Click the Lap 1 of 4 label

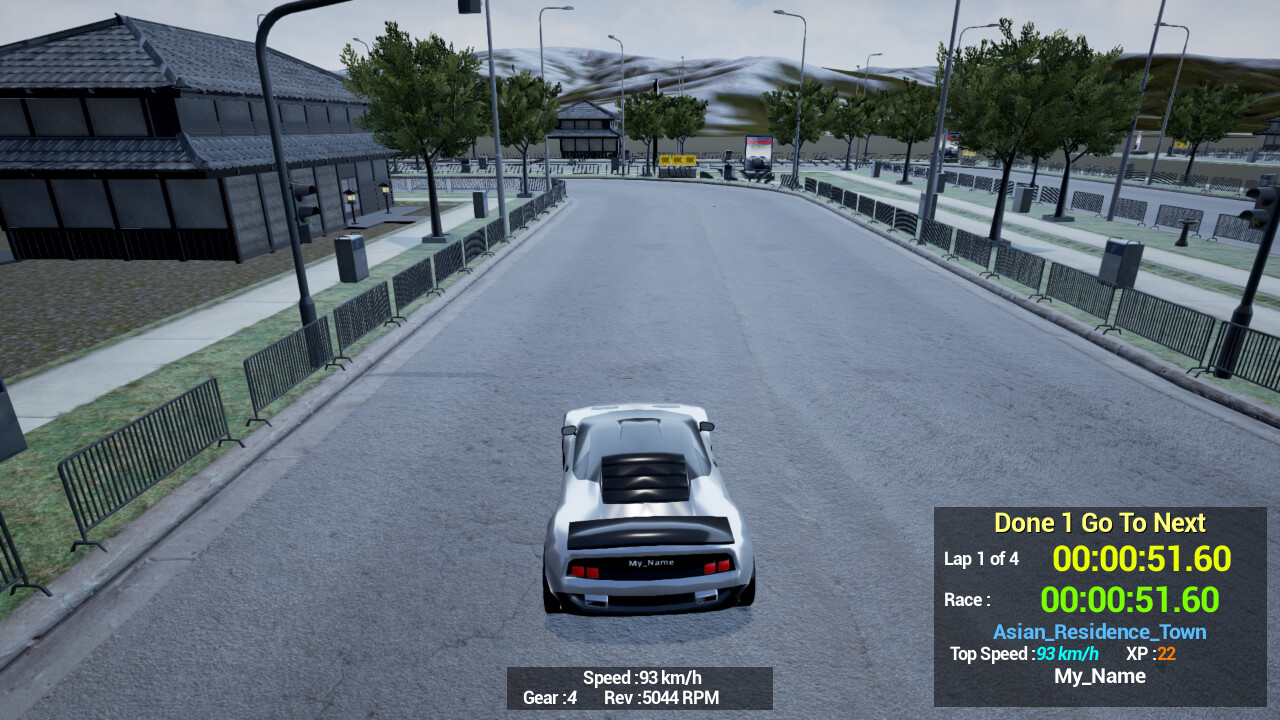982,559
